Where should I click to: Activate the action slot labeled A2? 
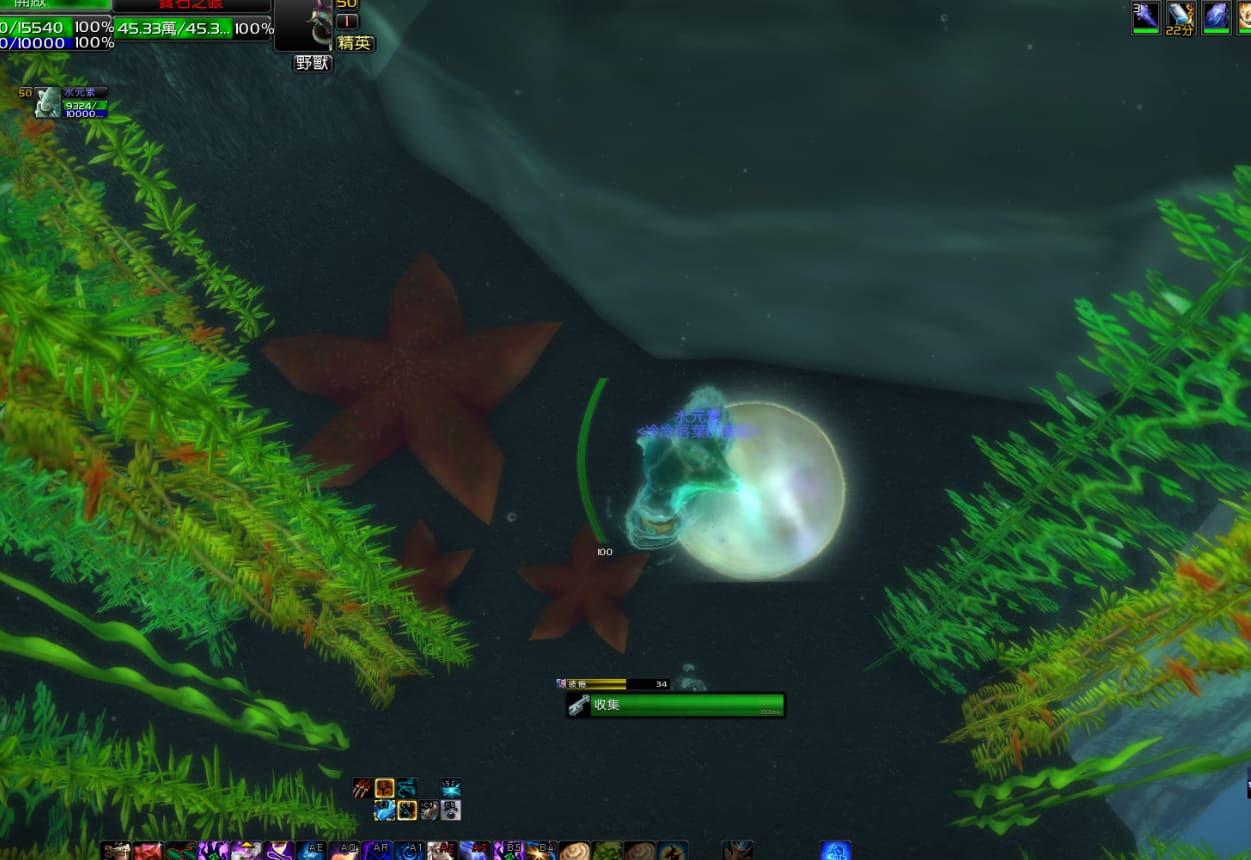pos(442,851)
